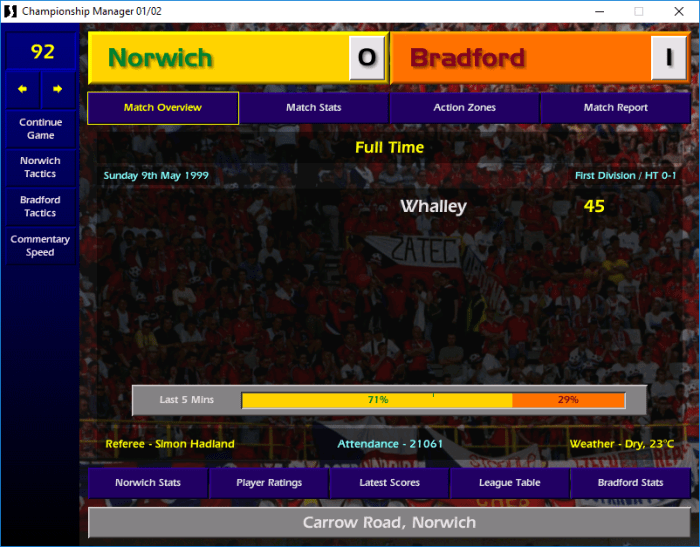Open Norwich Tactics
The image size is (700, 547).
pyautogui.click(x=40, y=167)
